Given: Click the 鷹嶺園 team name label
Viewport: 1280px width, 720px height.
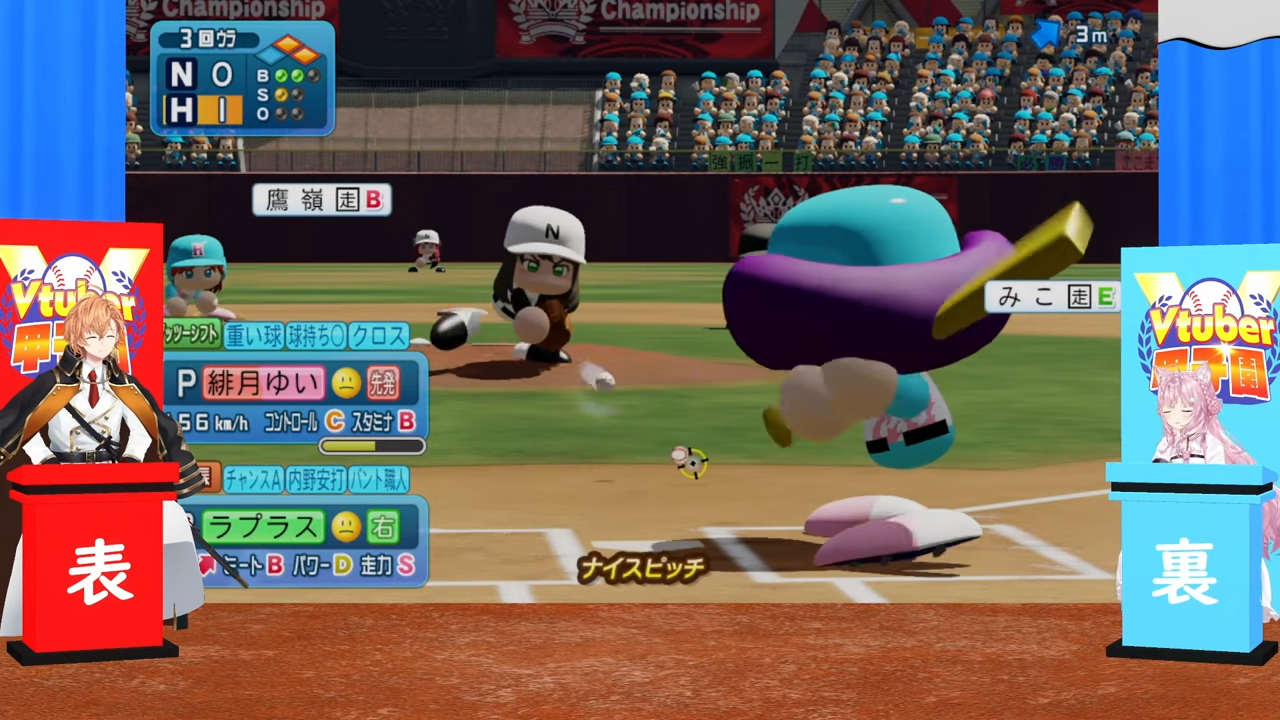Looking at the screenshot, I should coord(321,200).
